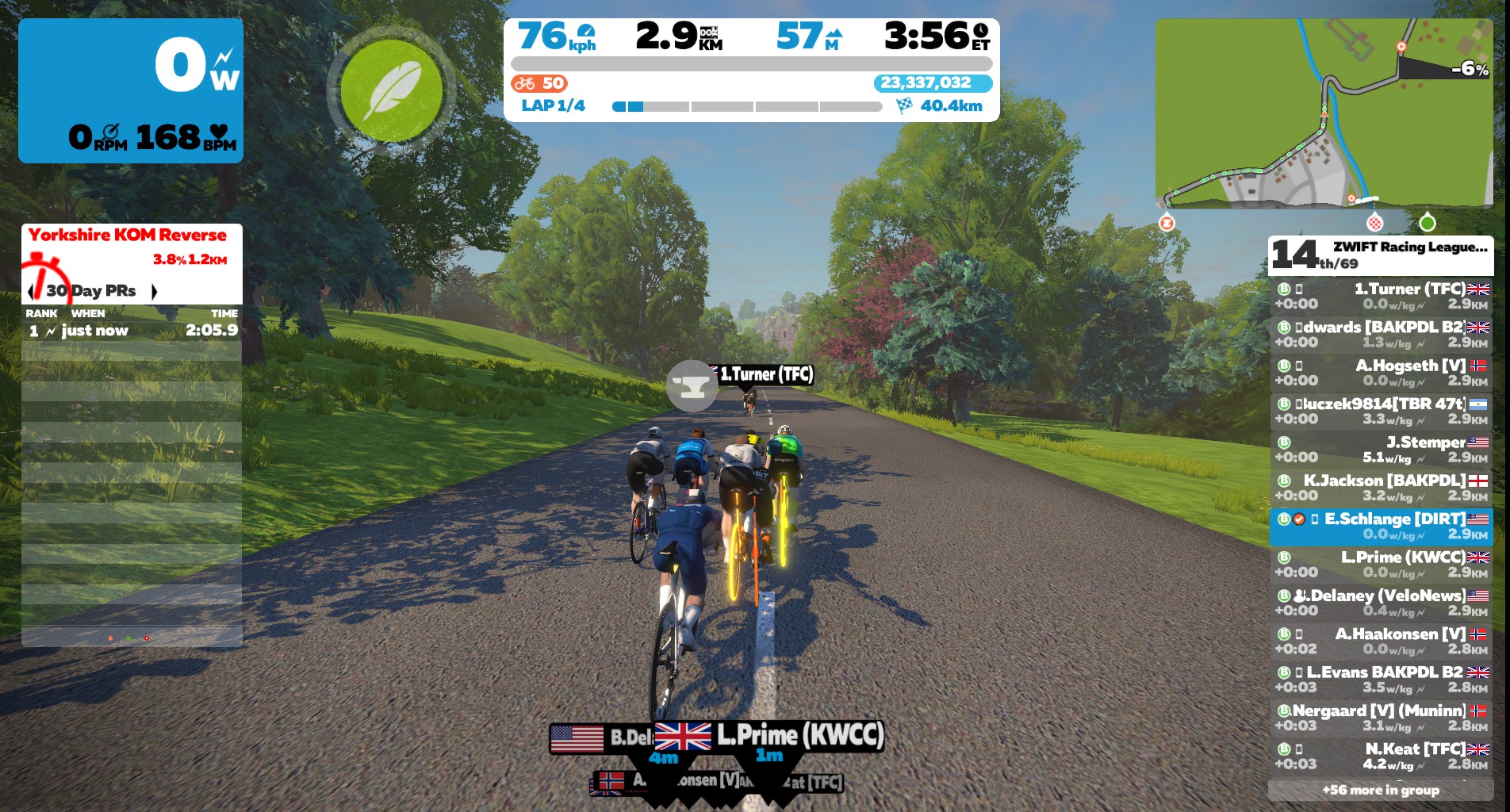Screen dimensions: 1510x812
Task: Click the left arrow beside 30 Day PRs
Action: (29, 291)
